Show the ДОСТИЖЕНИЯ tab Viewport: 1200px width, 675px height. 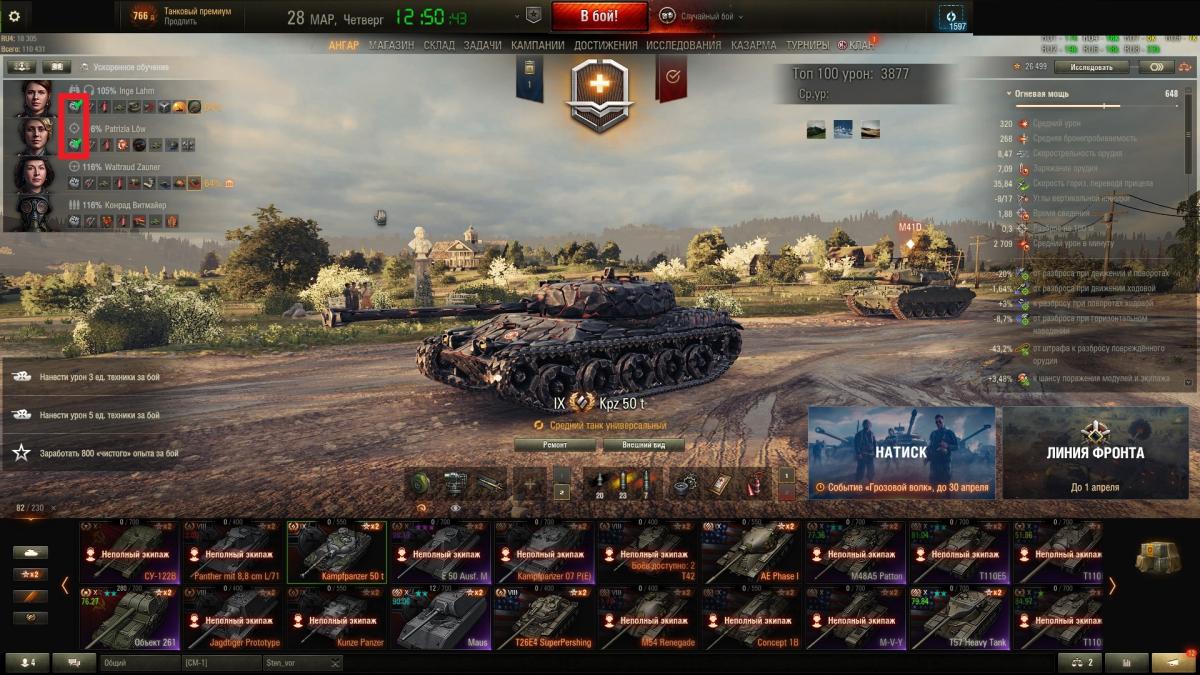tap(606, 45)
